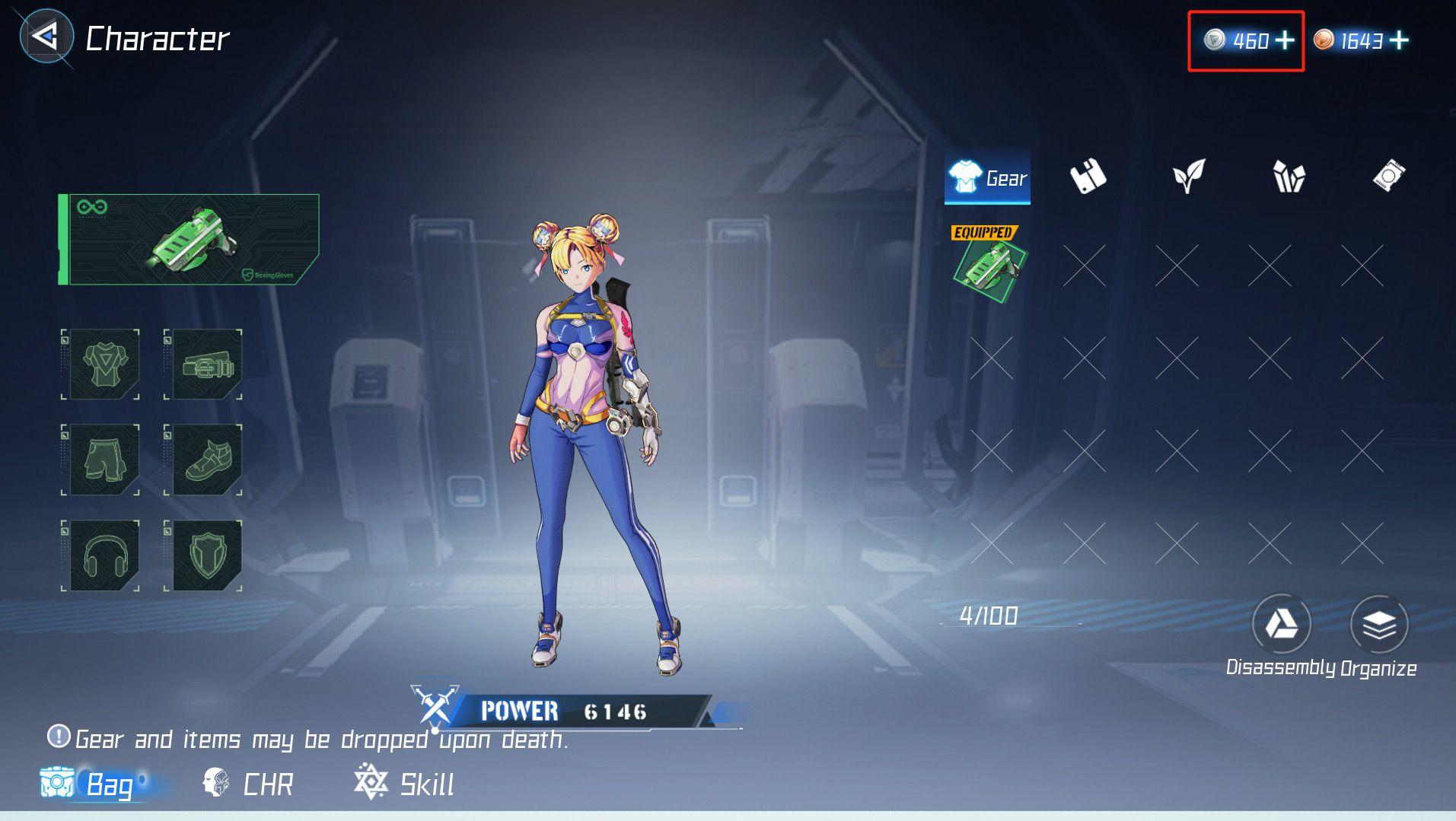Open the BoxingGloves weapon slot
This screenshot has width=1456, height=821.
pos(190,240)
